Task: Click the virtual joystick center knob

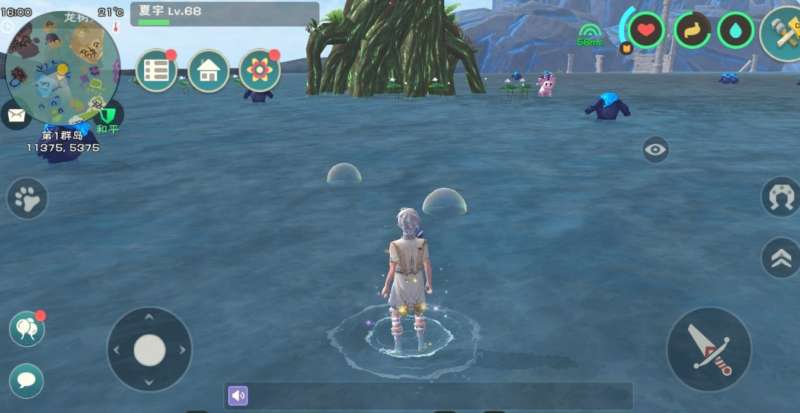Action: pyautogui.click(x=150, y=350)
